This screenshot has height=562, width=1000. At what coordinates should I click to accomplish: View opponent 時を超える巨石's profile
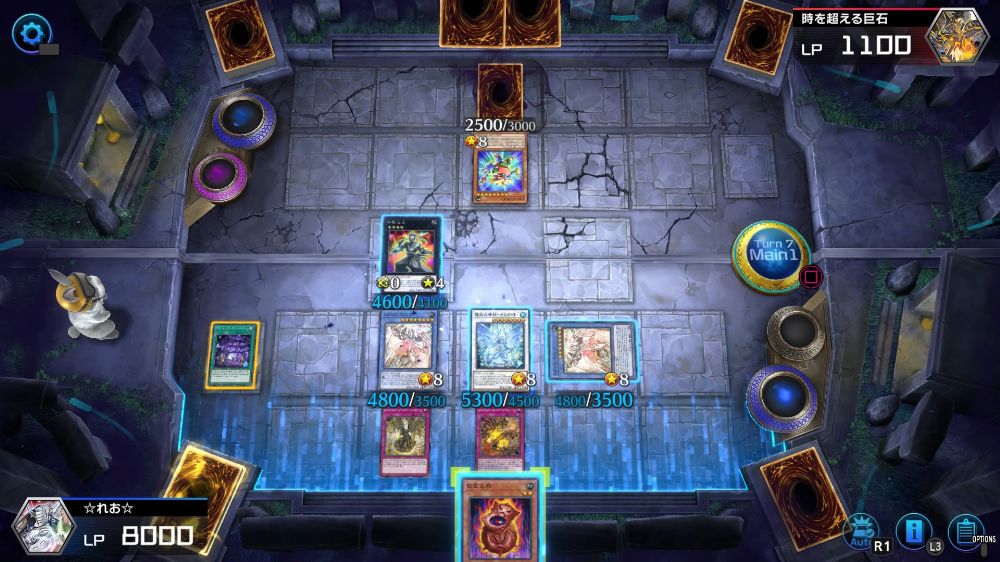tap(957, 35)
